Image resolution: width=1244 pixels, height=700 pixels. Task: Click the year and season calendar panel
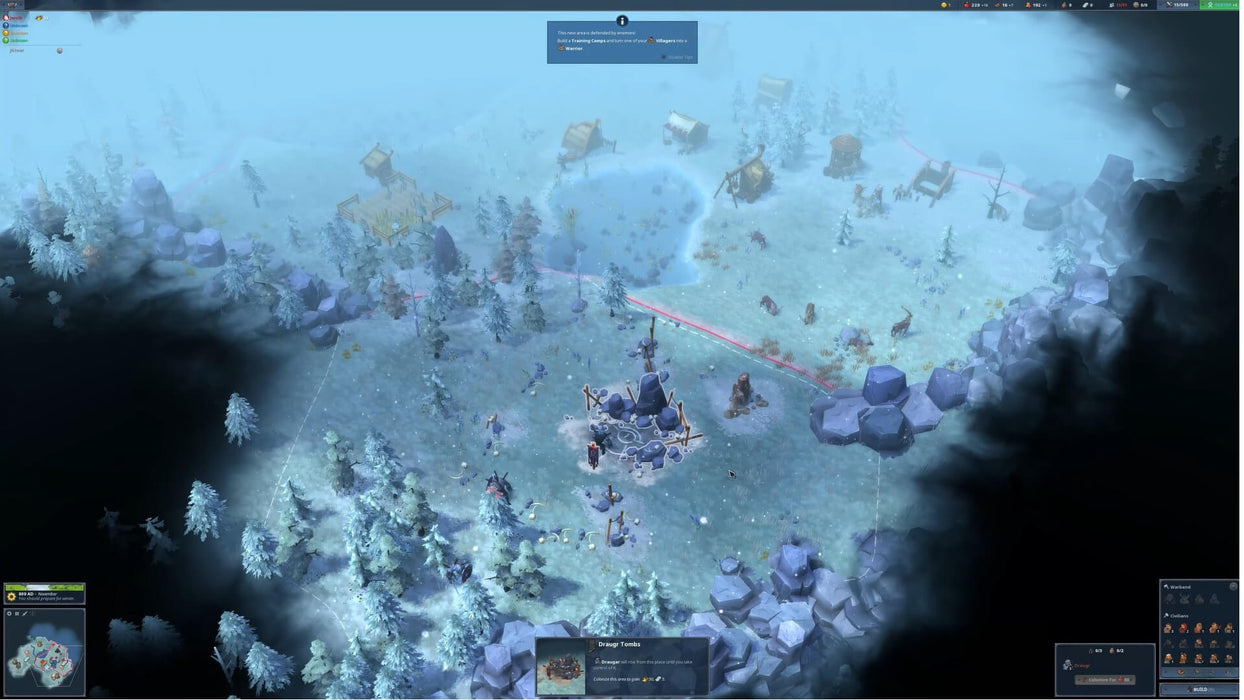pyautogui.click(x=44, y=594)
